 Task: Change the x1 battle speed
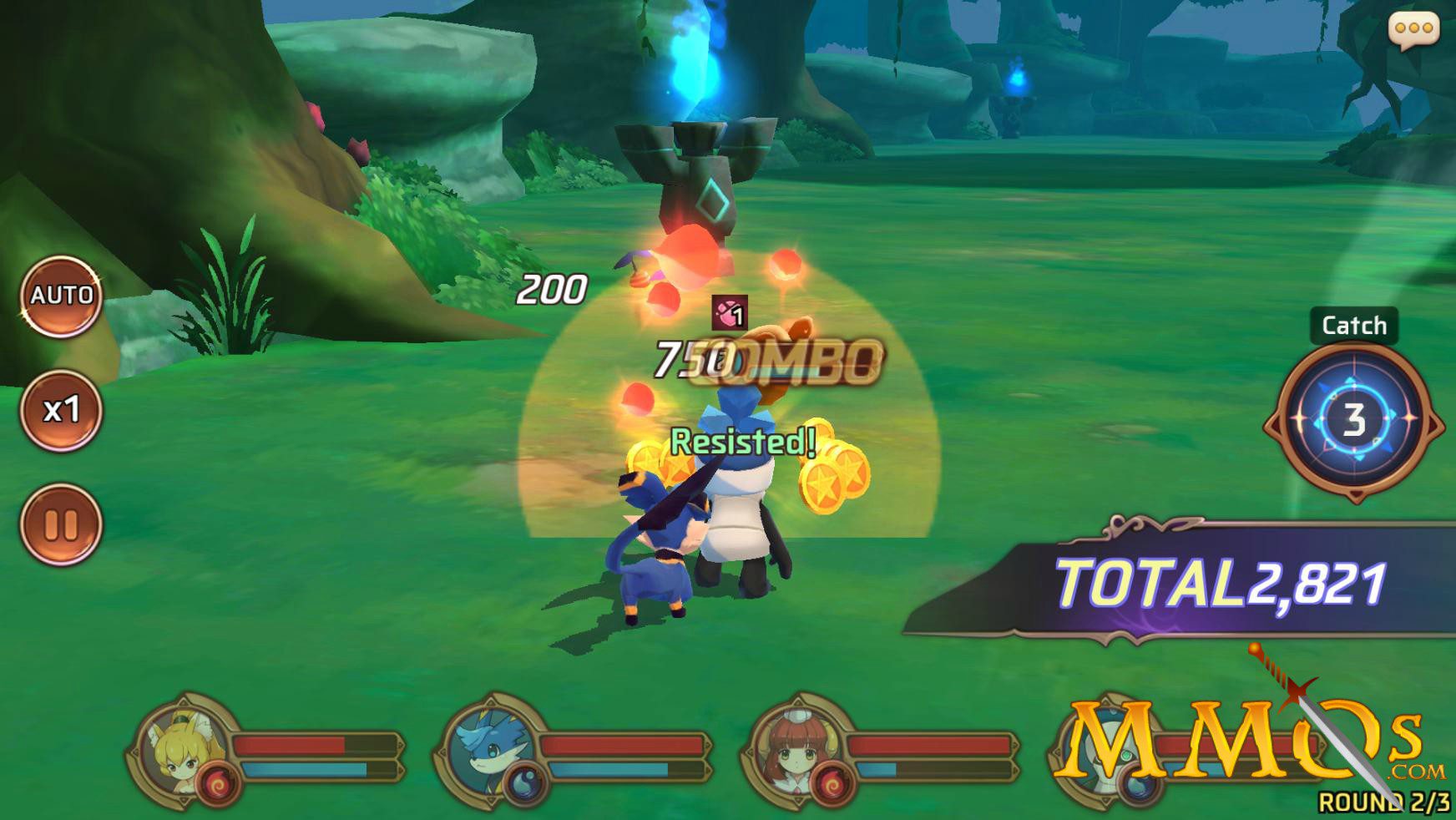coord(61,410)
